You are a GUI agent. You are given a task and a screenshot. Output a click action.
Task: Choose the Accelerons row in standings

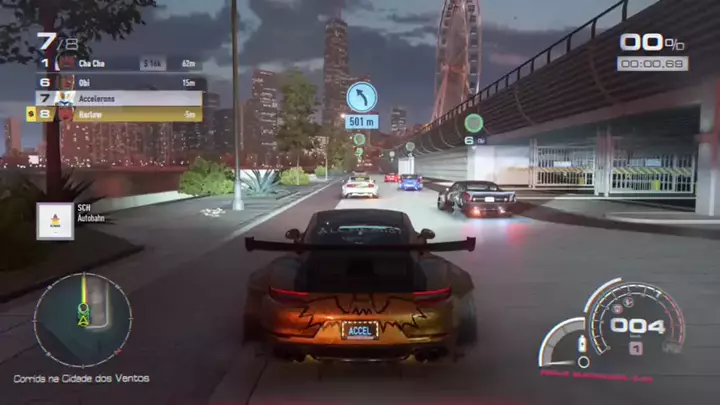(x=120, y=98)
